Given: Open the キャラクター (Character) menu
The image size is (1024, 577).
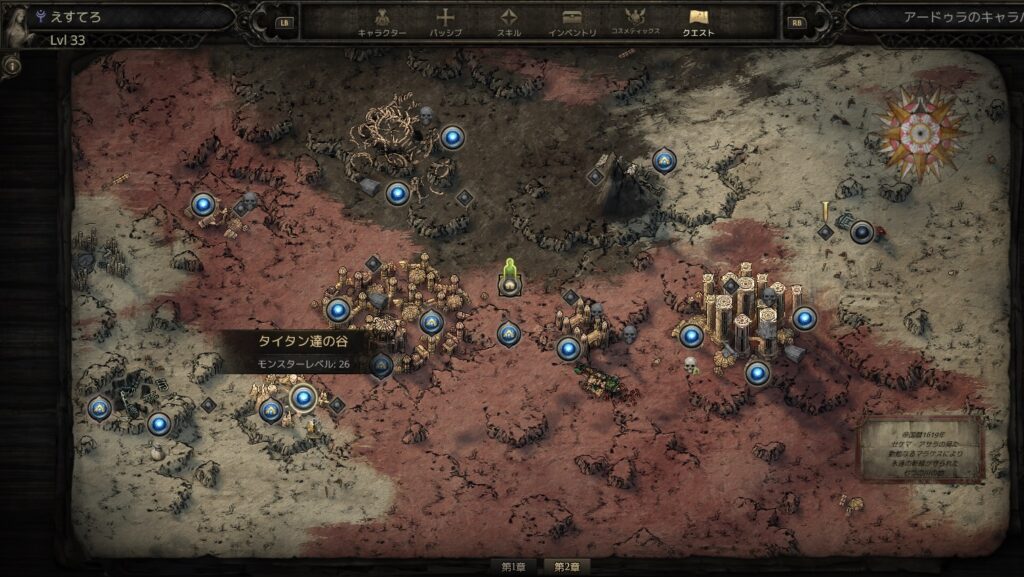Looking at the screenshot, I should (x=382, y=22).
